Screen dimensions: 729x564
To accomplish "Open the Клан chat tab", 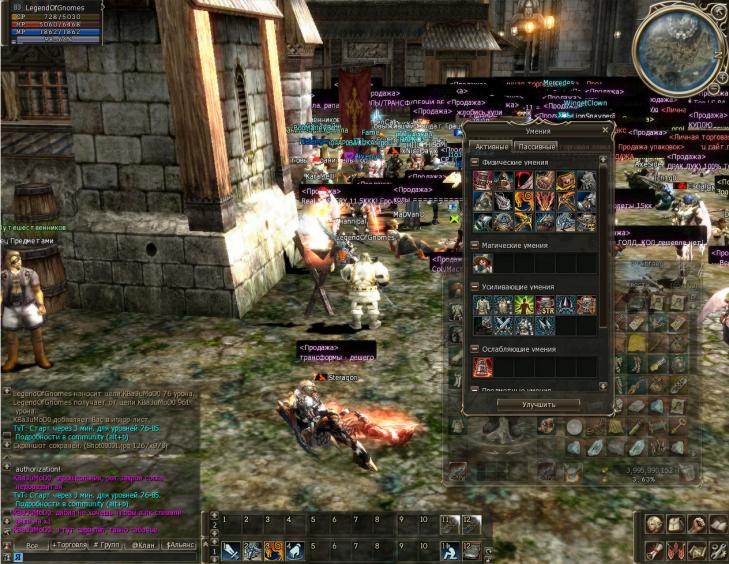I will [142, 545].
